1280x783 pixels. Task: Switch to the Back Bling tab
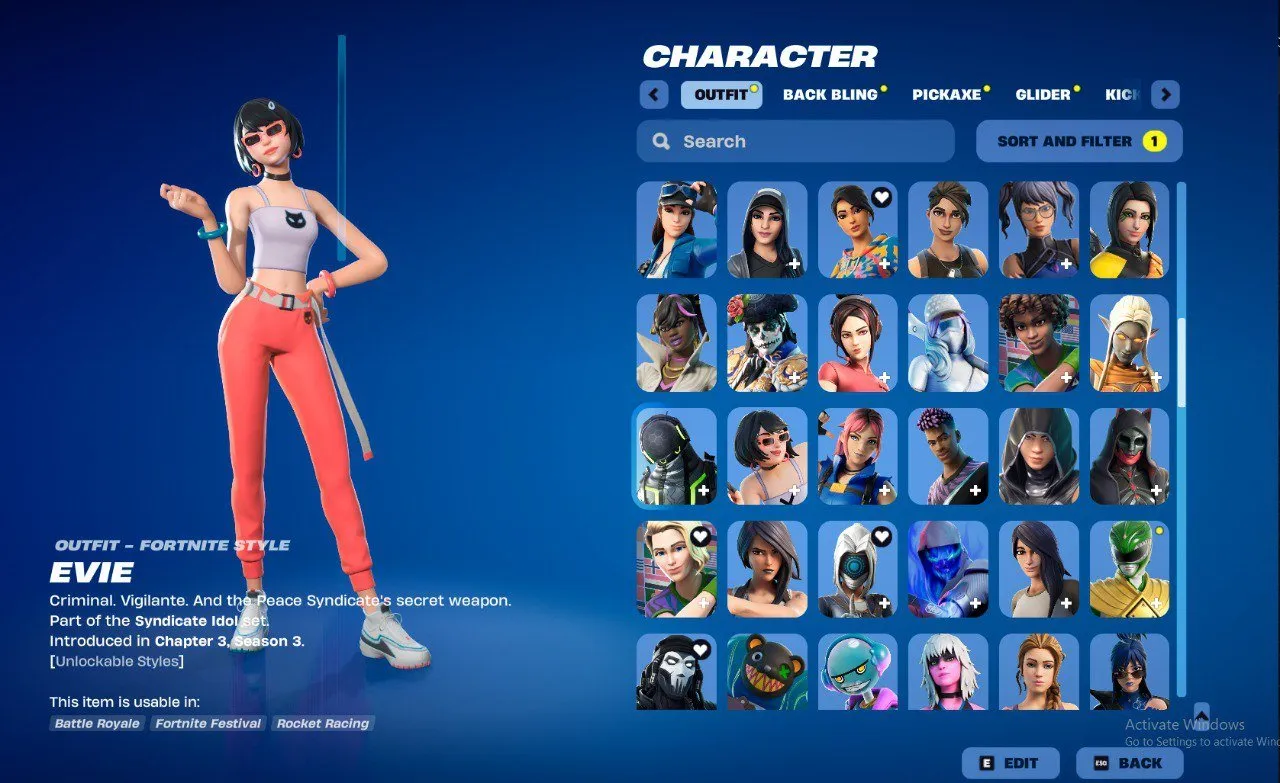pyautogui.click(x=832, y=94)
